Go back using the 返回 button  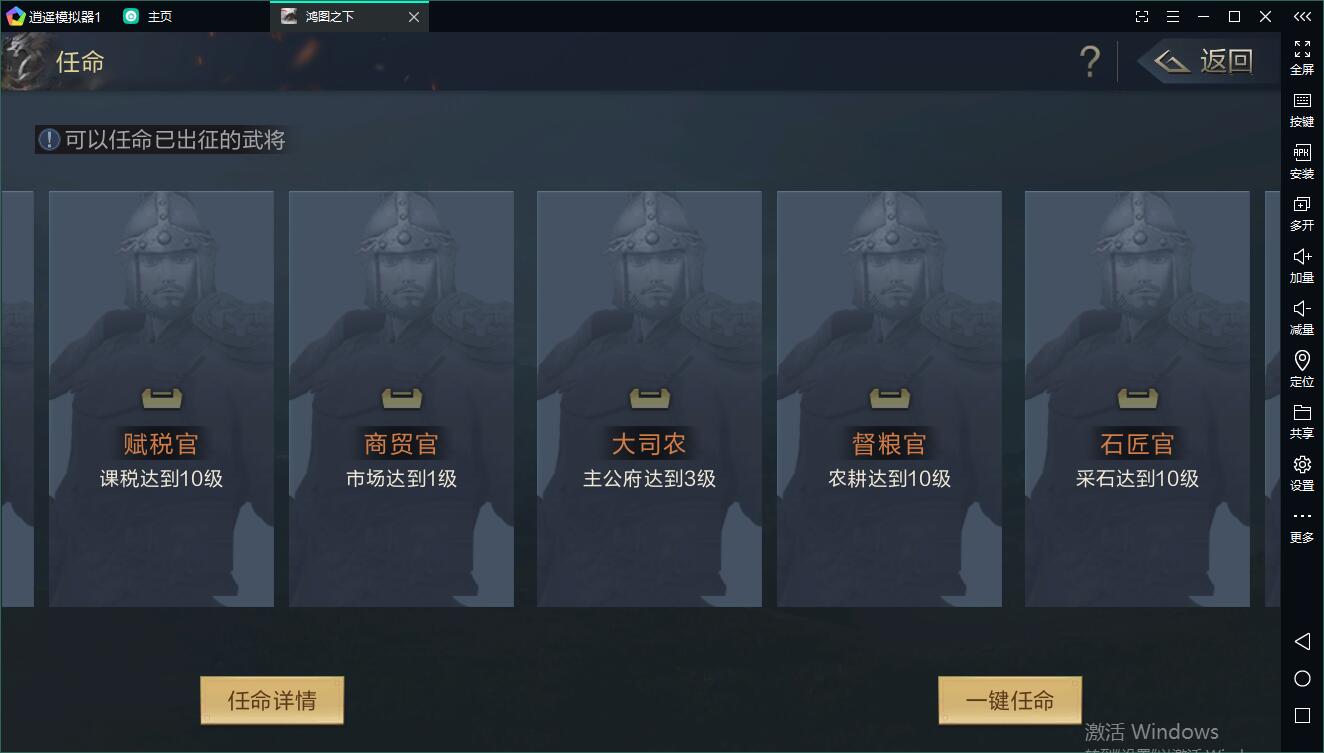point(1207,62)
